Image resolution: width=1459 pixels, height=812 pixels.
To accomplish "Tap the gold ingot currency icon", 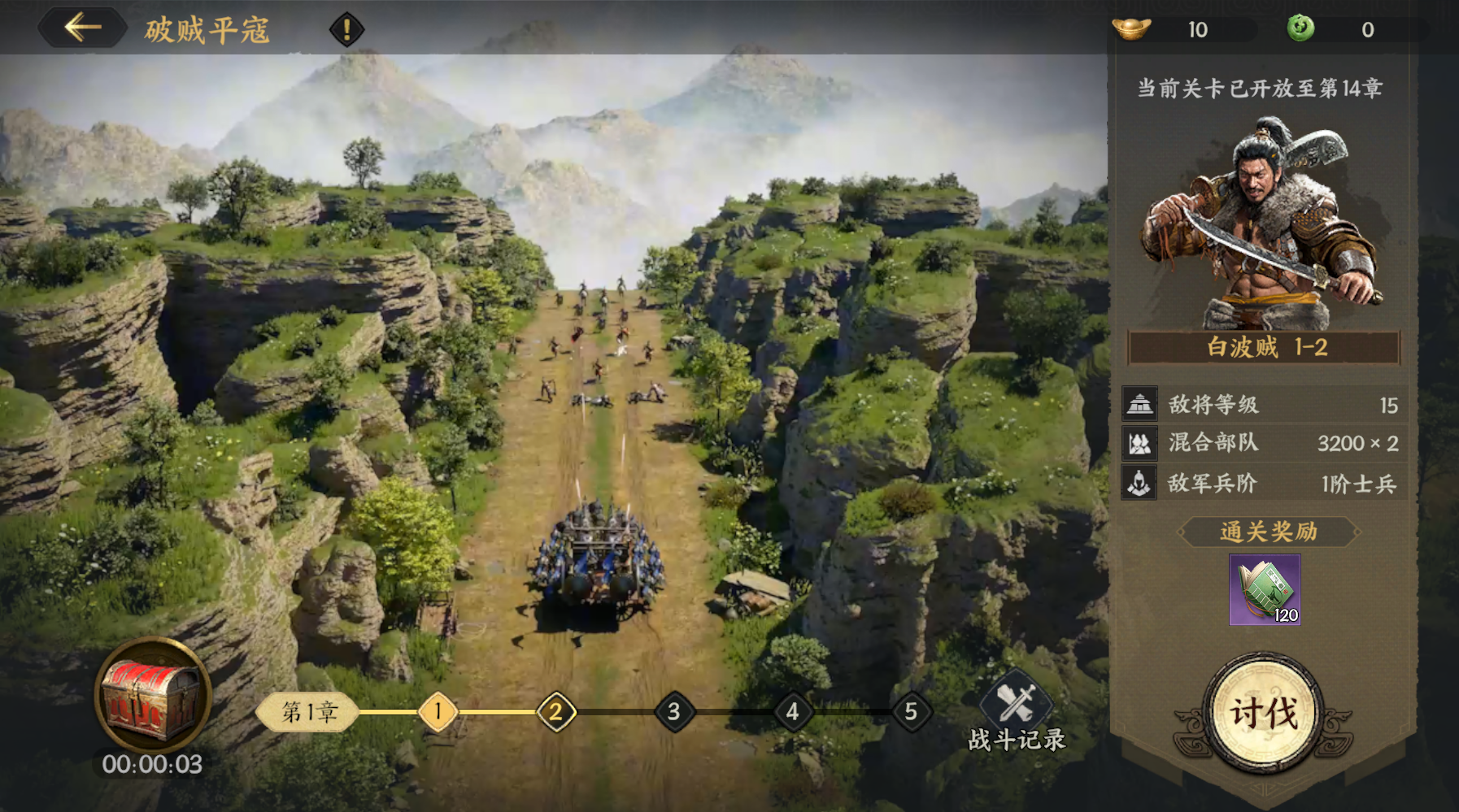I will coord(1131,29).
